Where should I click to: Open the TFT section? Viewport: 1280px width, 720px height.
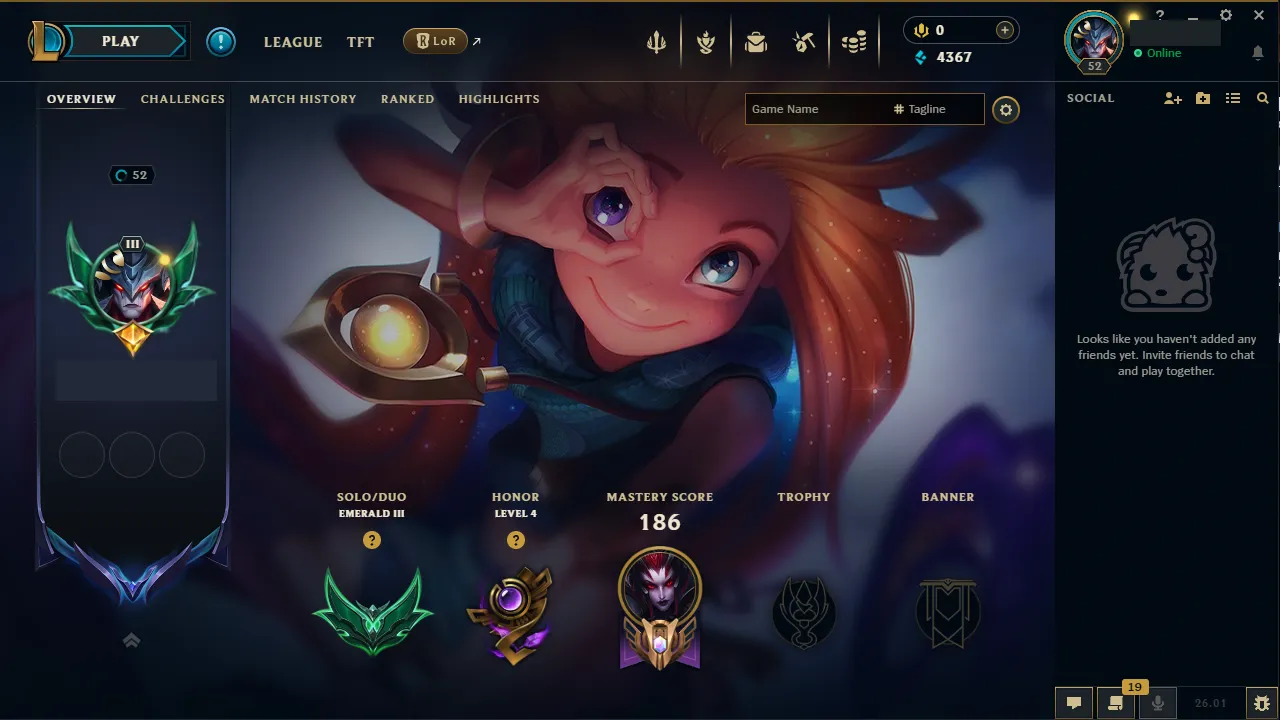click(x=360, y=42)
